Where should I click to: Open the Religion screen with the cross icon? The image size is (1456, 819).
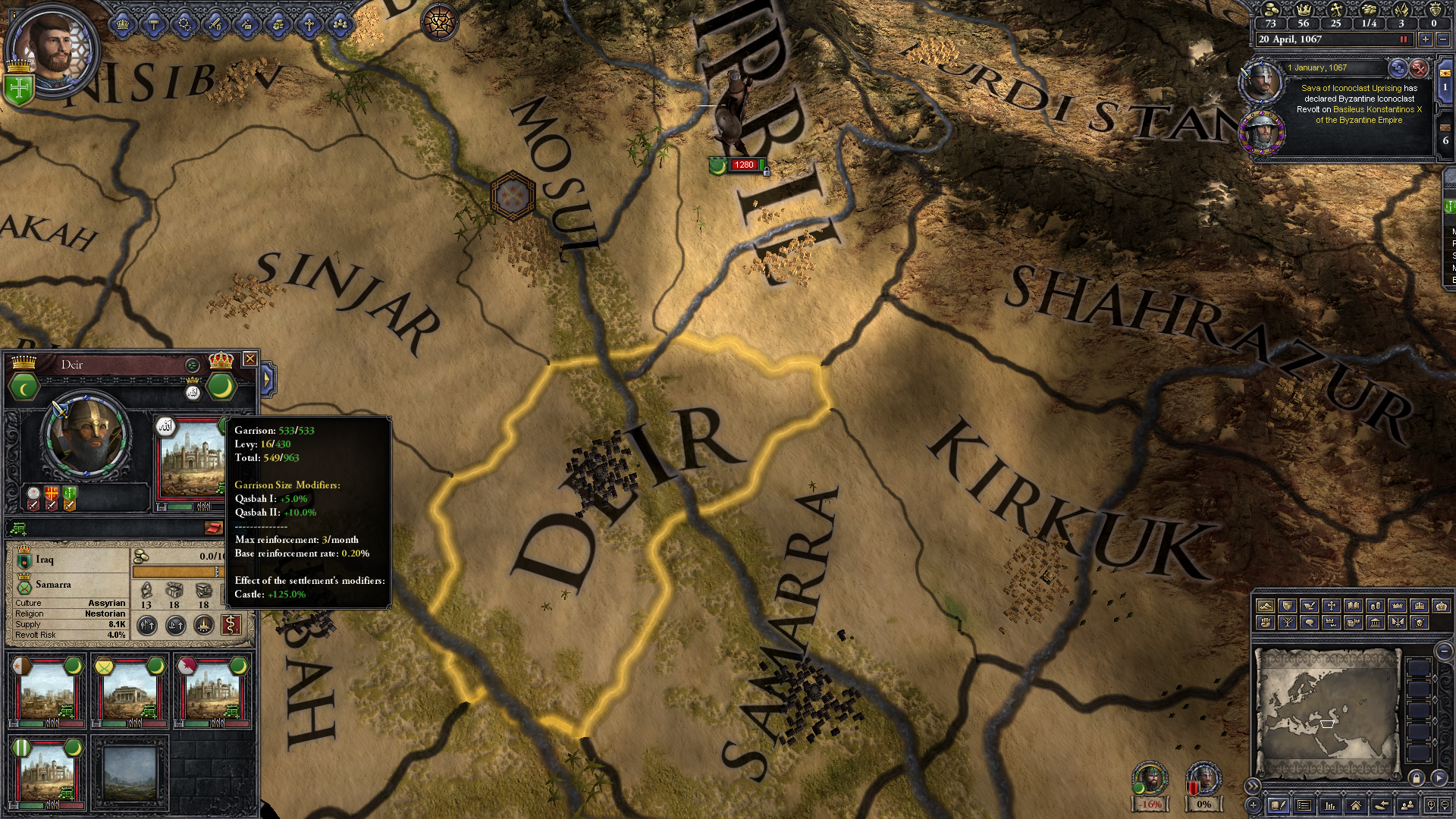(309, 27)
